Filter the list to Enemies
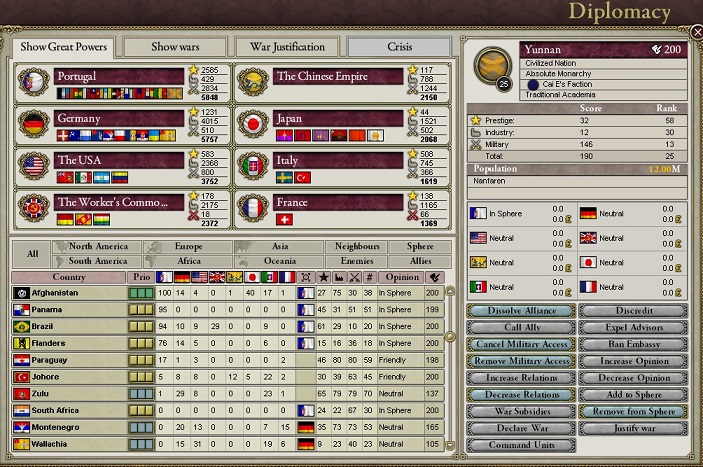 [357, 261]
